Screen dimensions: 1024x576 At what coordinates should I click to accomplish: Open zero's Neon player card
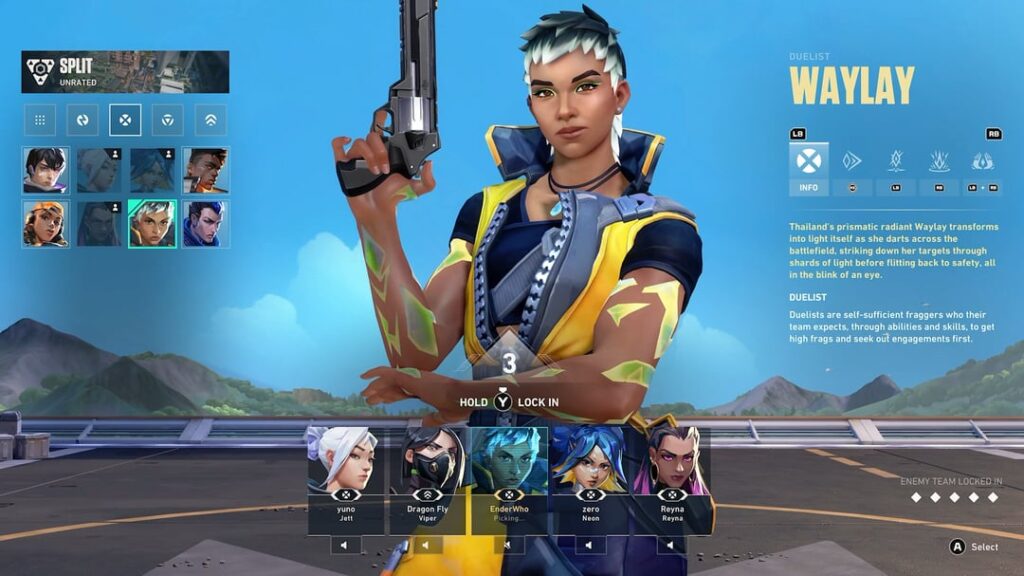tap(589, 478)
